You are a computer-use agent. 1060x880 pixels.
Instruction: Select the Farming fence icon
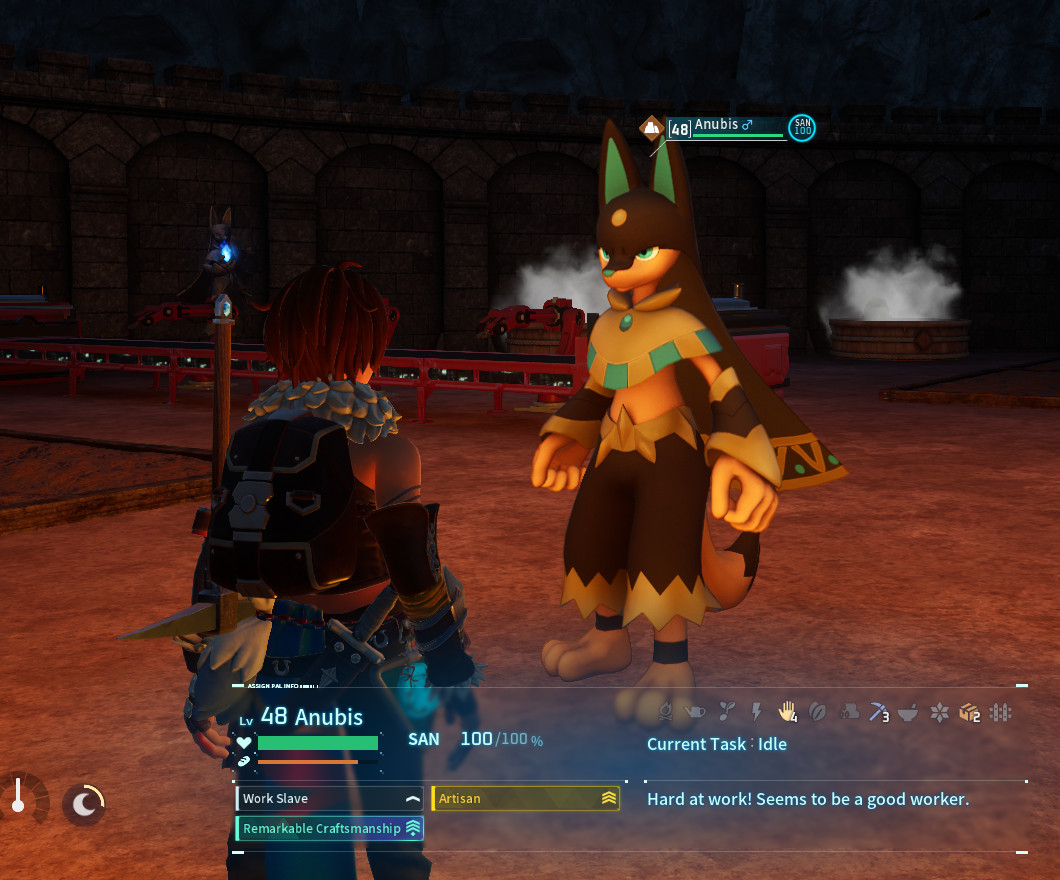pyautogui.click(x=1000, y=711)
